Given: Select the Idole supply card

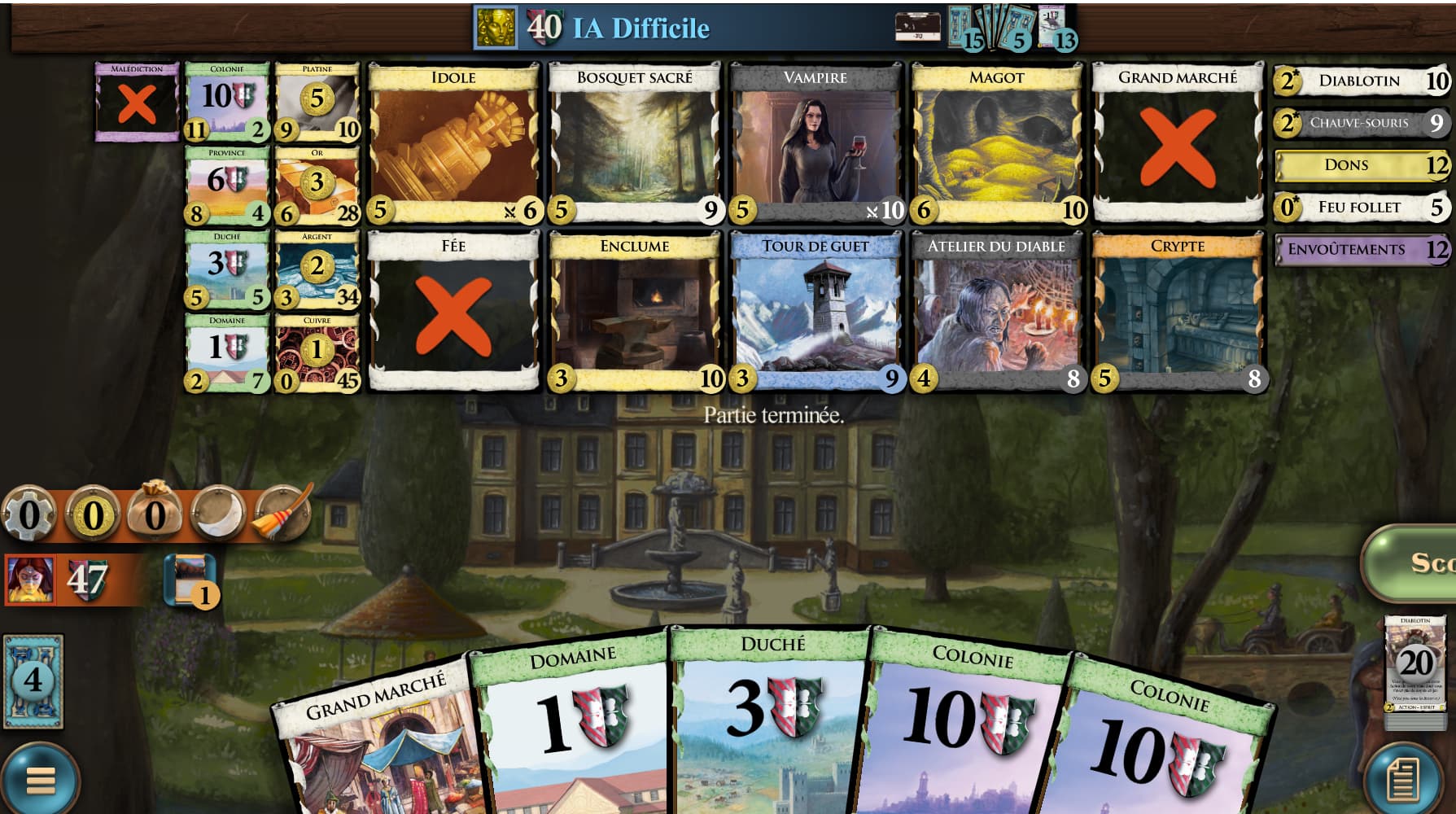Looking at the screenshot, I should click(x=453, y=144).
